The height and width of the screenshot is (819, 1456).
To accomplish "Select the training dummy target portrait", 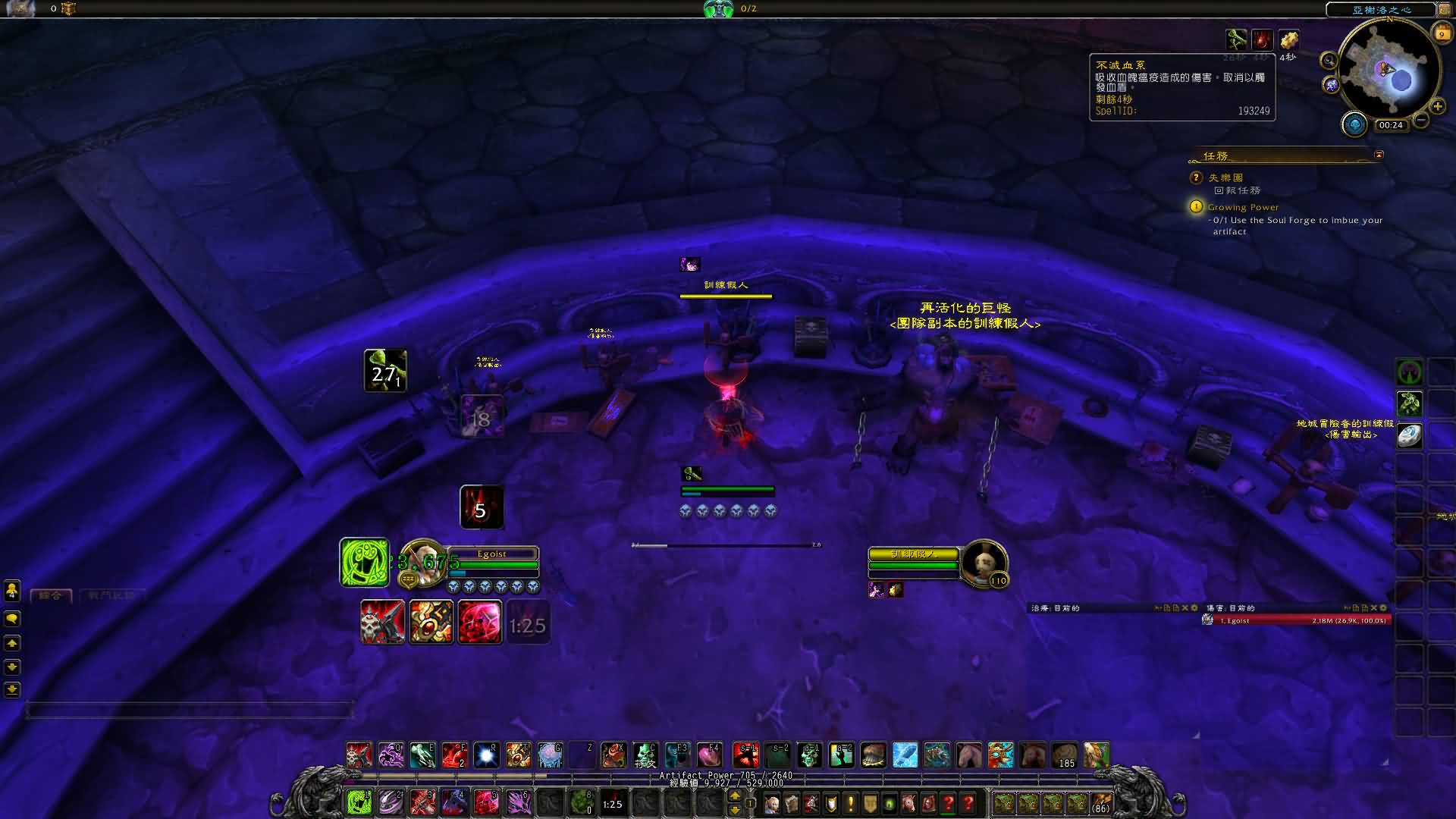I will coord(984,563).
